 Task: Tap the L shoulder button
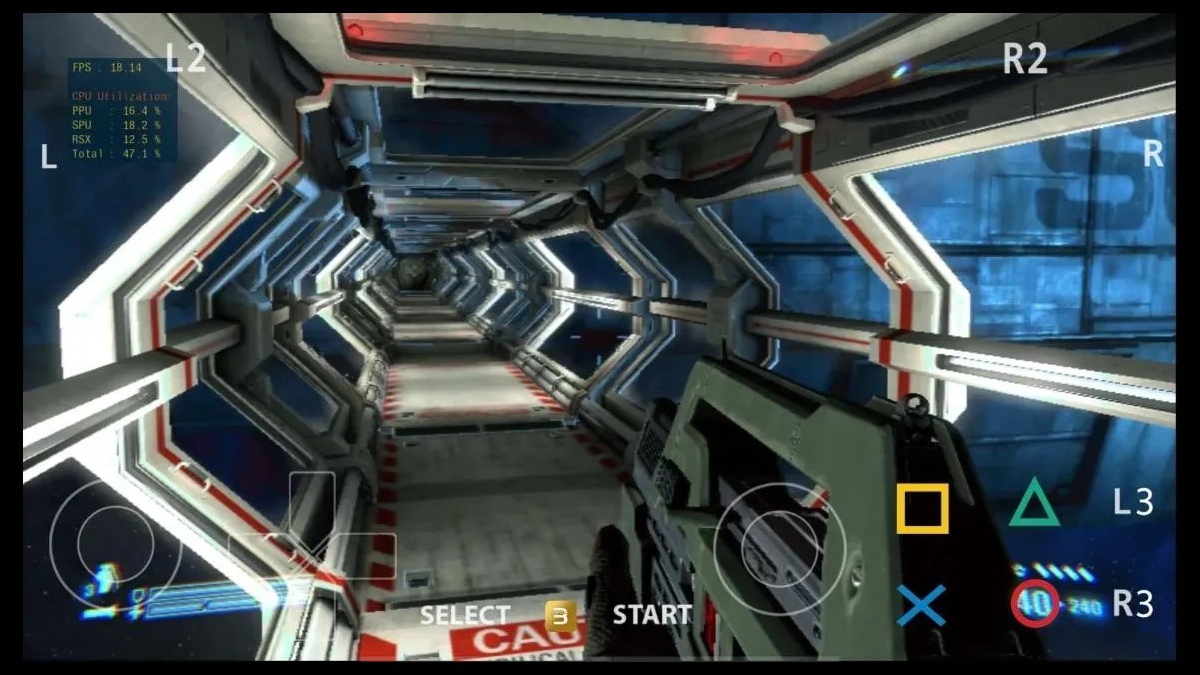point(48,156)
